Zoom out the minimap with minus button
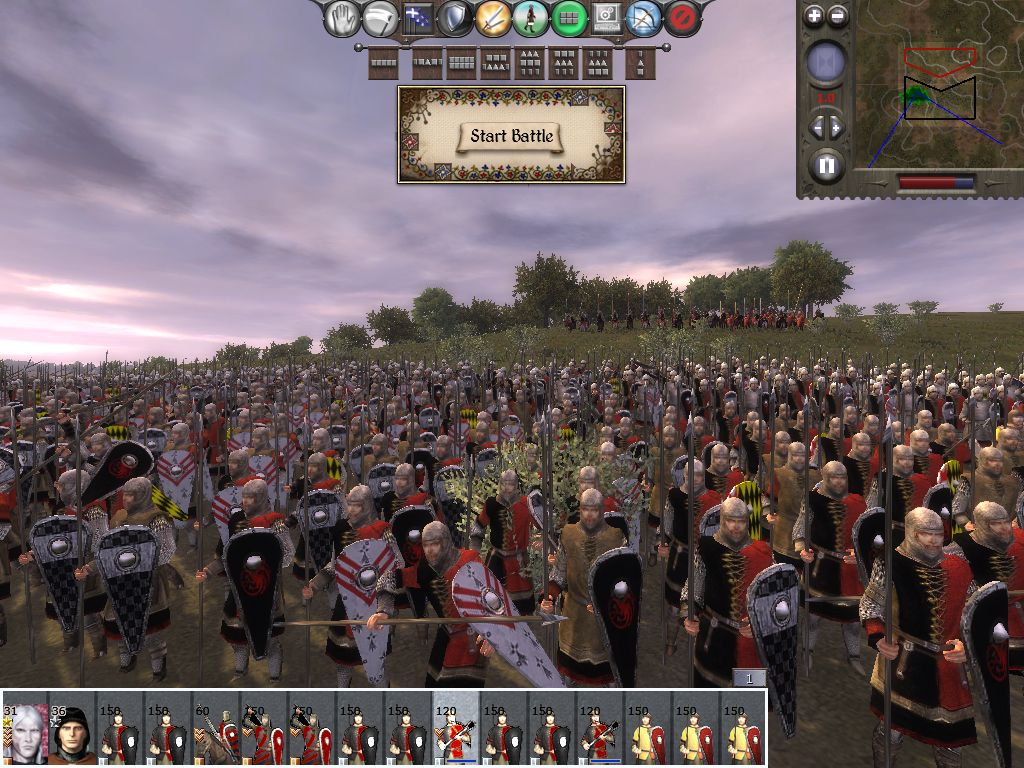The image size is (1024, 768). click(838, 15)
